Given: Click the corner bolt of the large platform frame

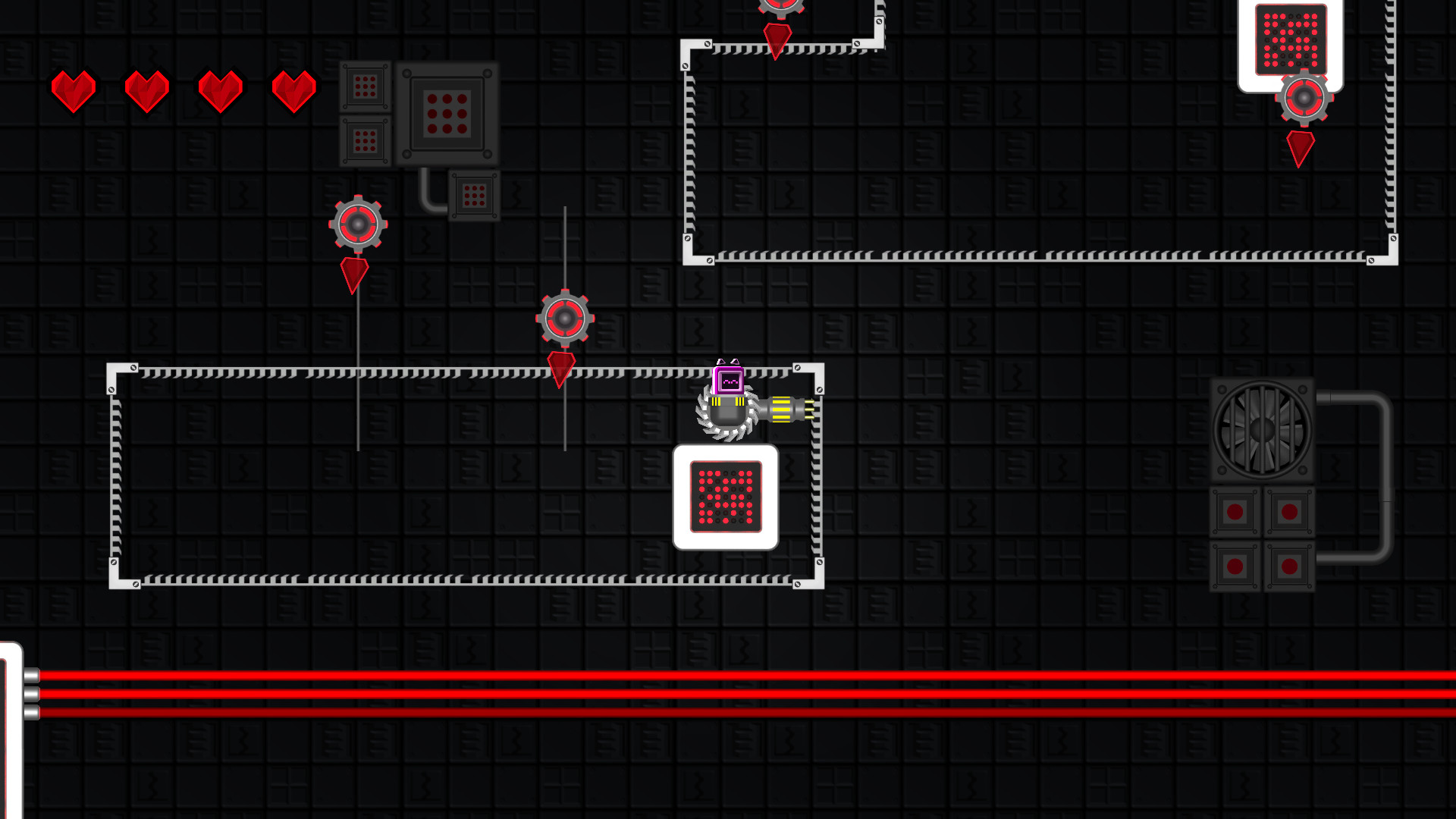Looking at the screenshot, I should 133,366.
